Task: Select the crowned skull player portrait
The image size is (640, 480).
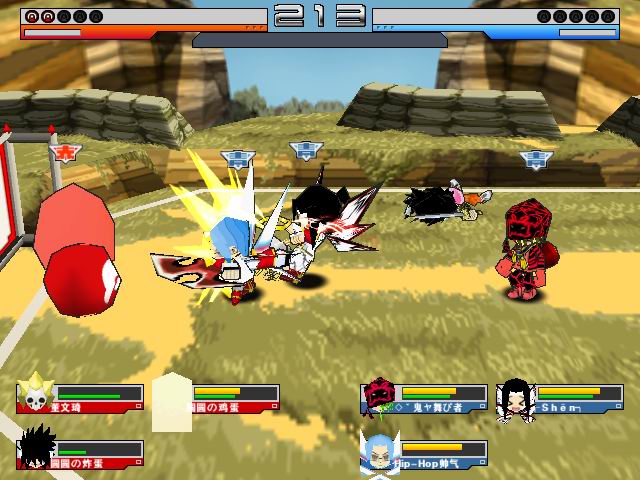Action: pyautogui.click(x=36, y=393)
